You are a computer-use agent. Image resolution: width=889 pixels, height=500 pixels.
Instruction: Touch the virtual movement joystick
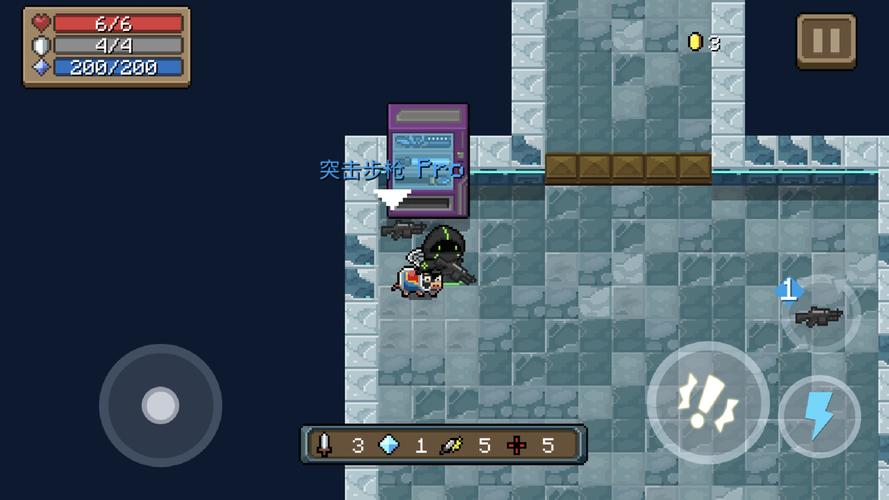pos(160,405)
